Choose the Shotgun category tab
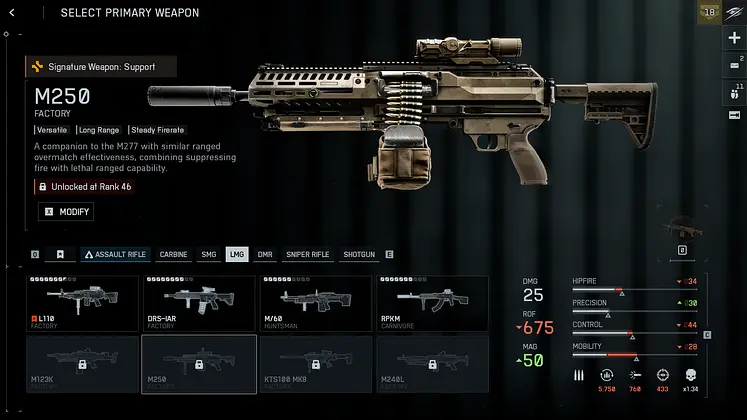The height and width of the screenshot is (420, 747). coord(359,254)
